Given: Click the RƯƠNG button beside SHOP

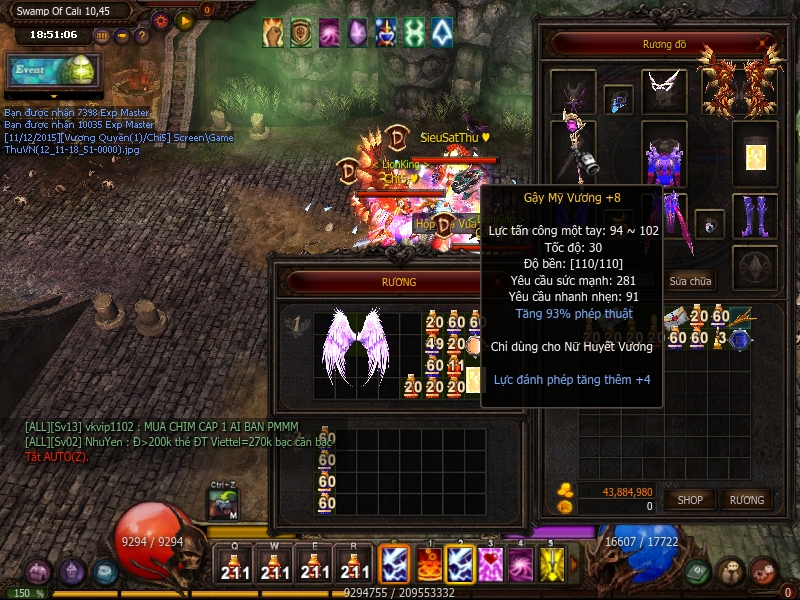Looking at the screenshot, I should tap(746, 499).
